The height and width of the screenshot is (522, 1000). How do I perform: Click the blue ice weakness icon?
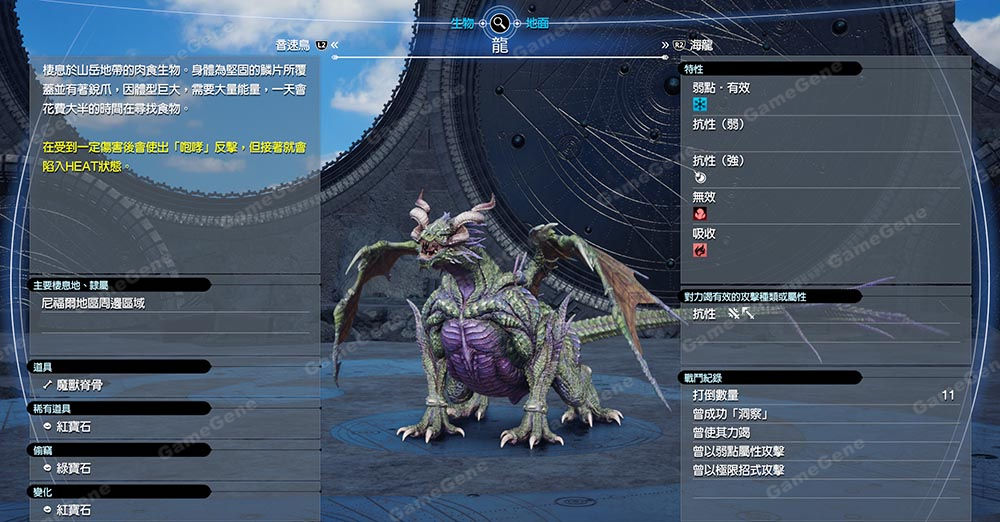(x=700, y=104)
